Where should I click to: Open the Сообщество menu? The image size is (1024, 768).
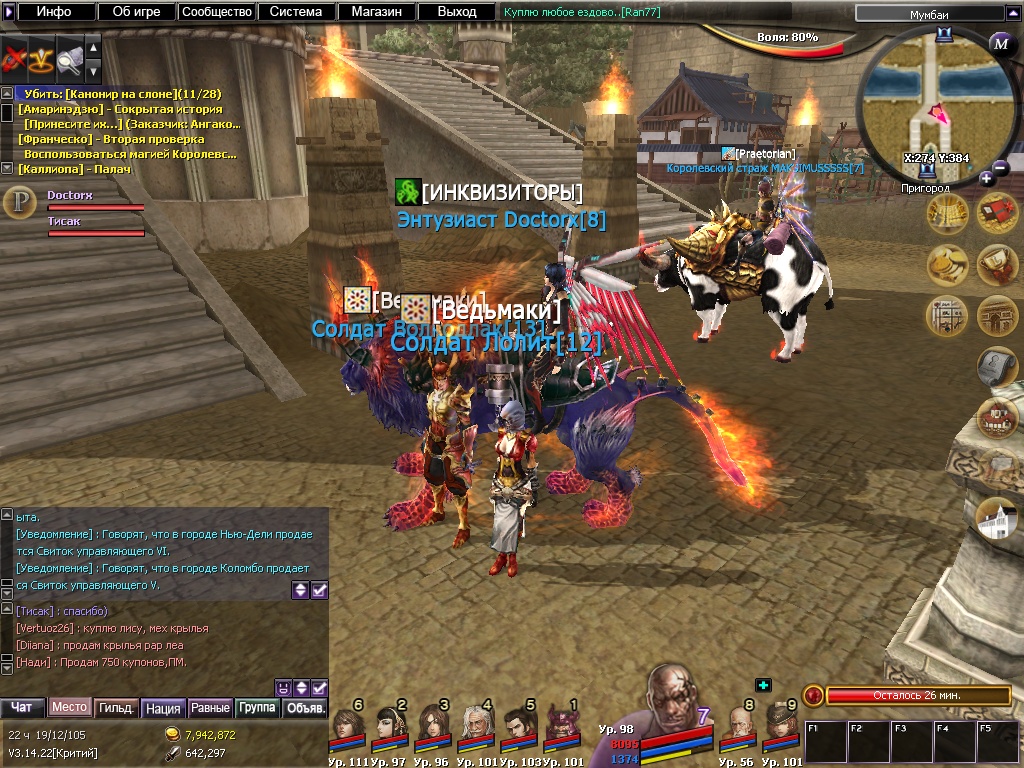point(216,12)
